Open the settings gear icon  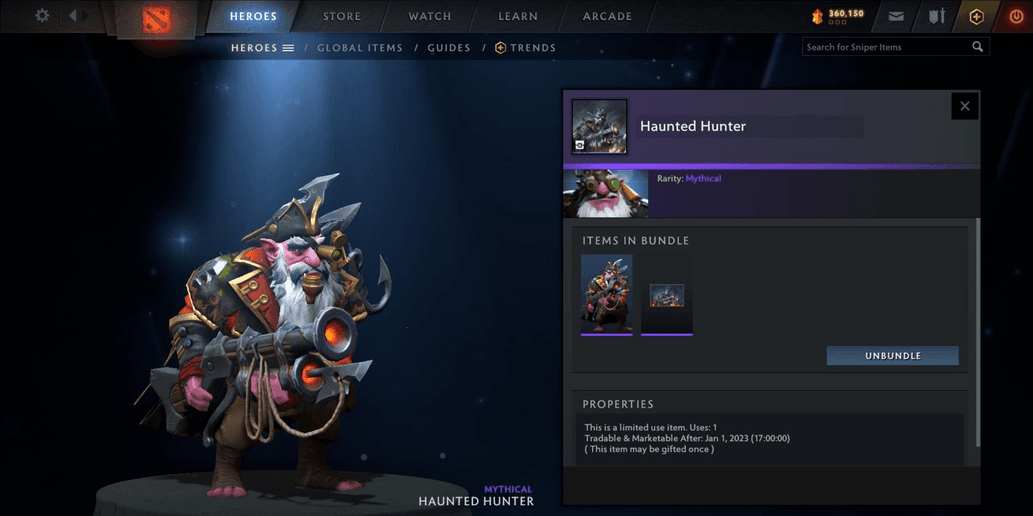point(42,16)
